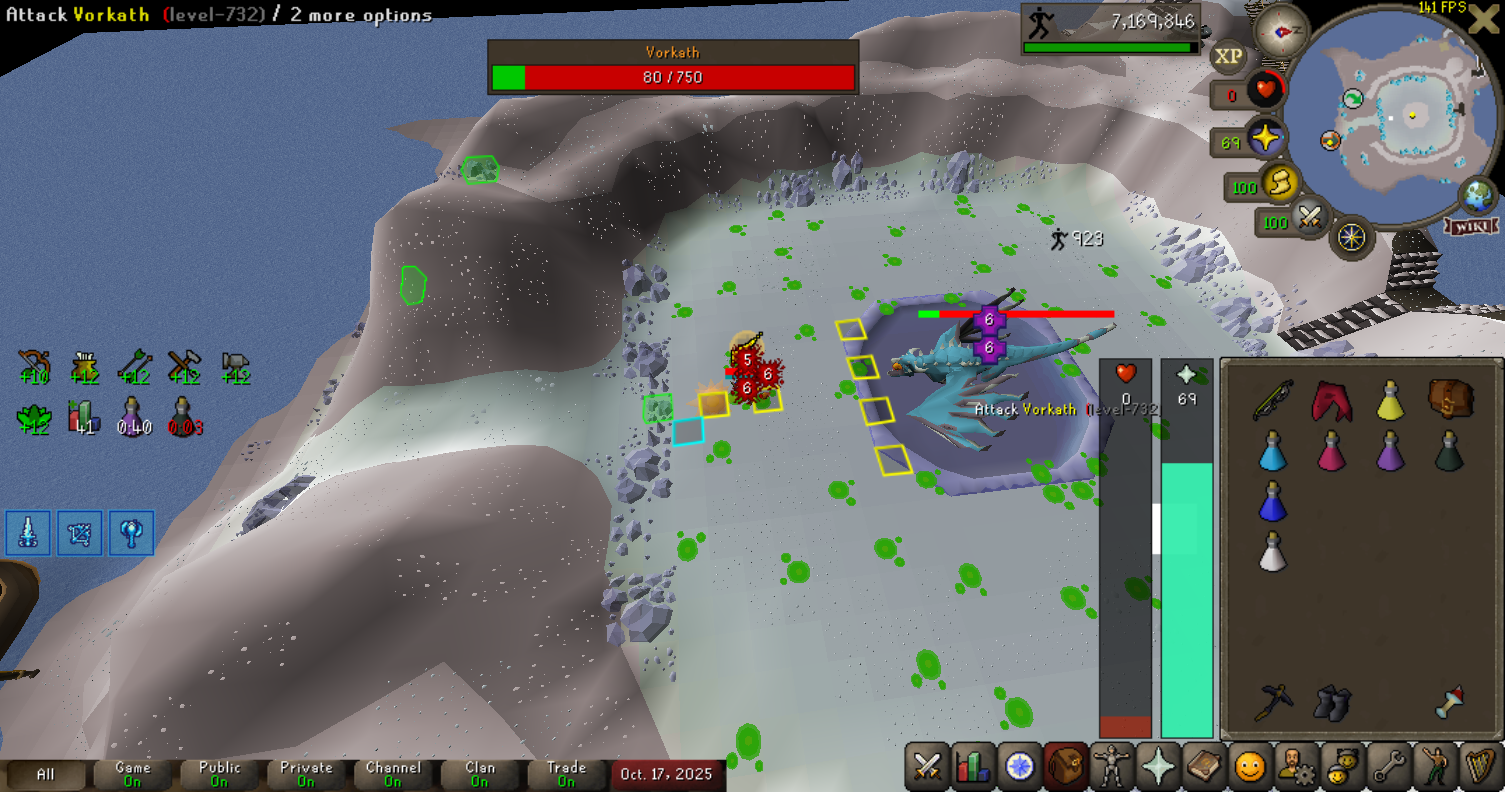Drink the white potion in inventory
This screenshot has width=1505, height=792.
[1272, 551]
